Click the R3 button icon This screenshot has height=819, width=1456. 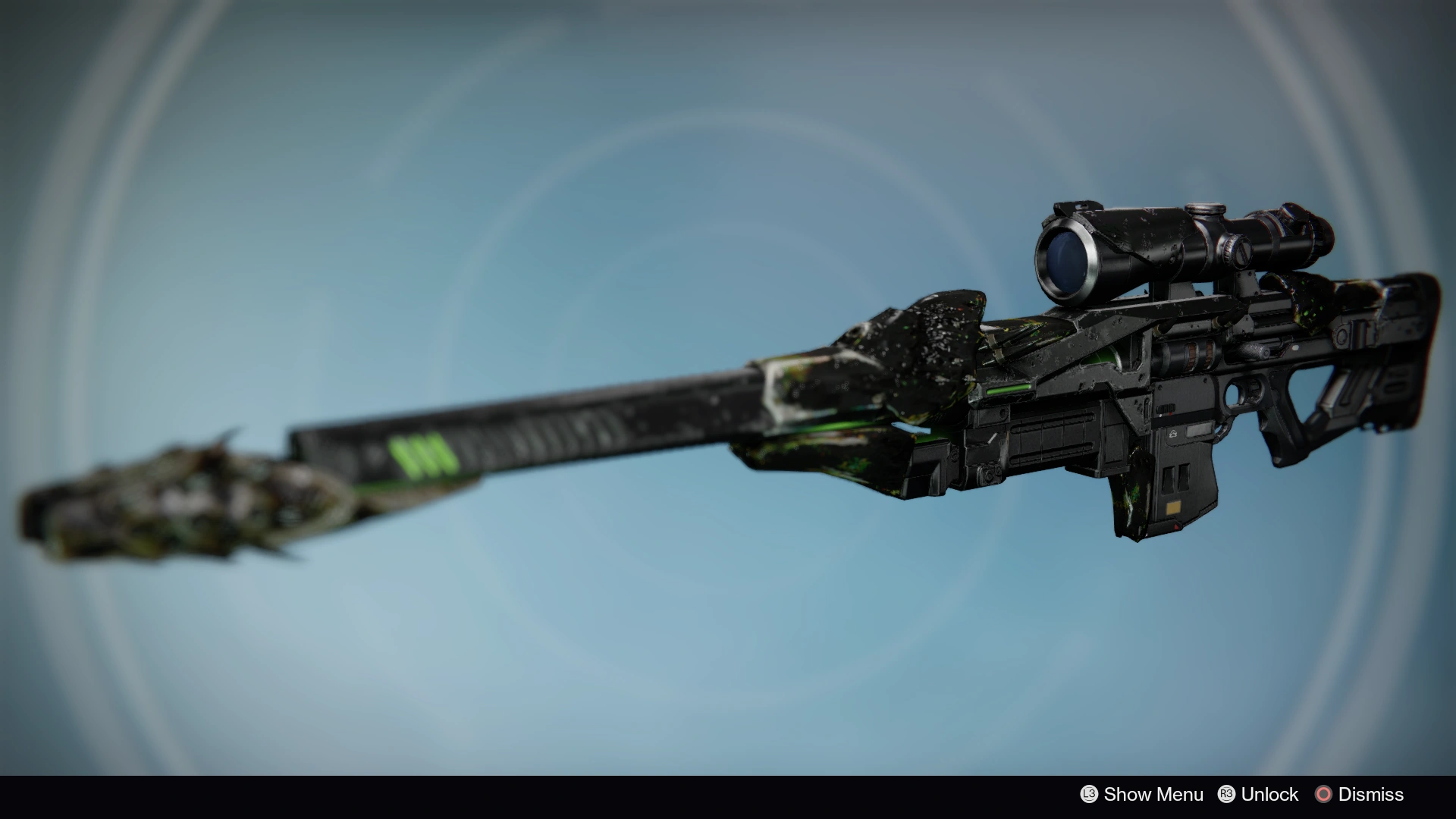(x=1227, y=795)
